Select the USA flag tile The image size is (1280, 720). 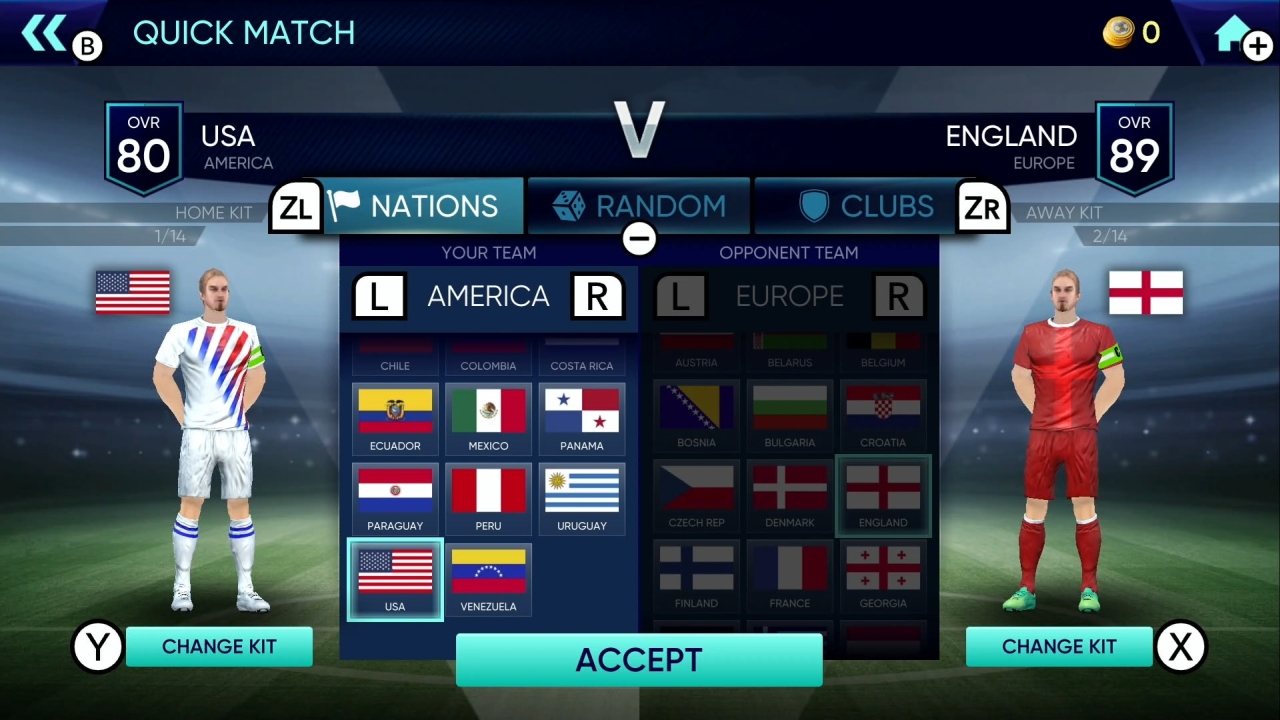[x=394, y=577]
